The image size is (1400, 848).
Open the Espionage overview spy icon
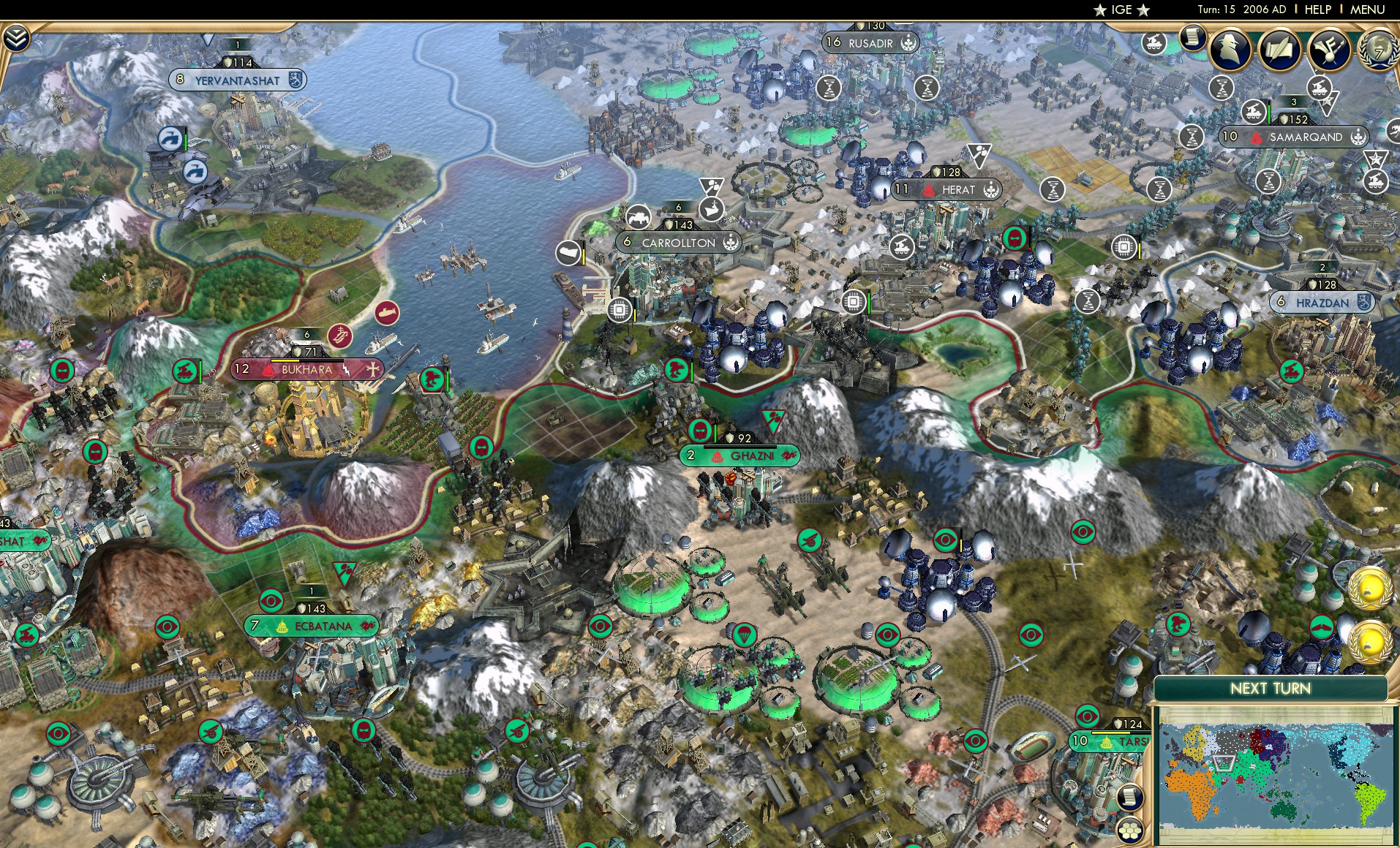point(1231,50)
